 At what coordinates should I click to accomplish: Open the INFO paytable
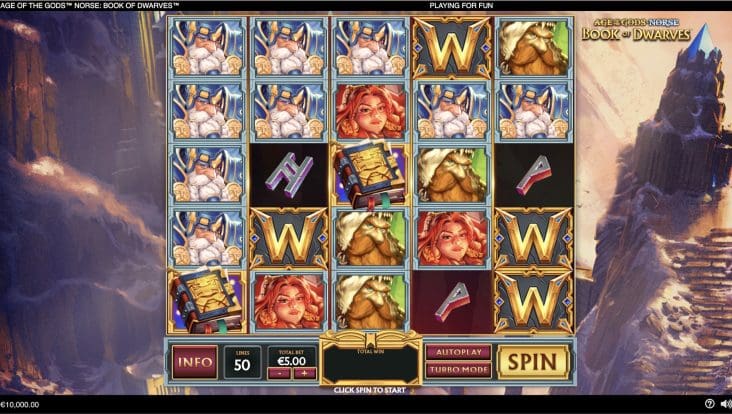[x=194, y=361]
